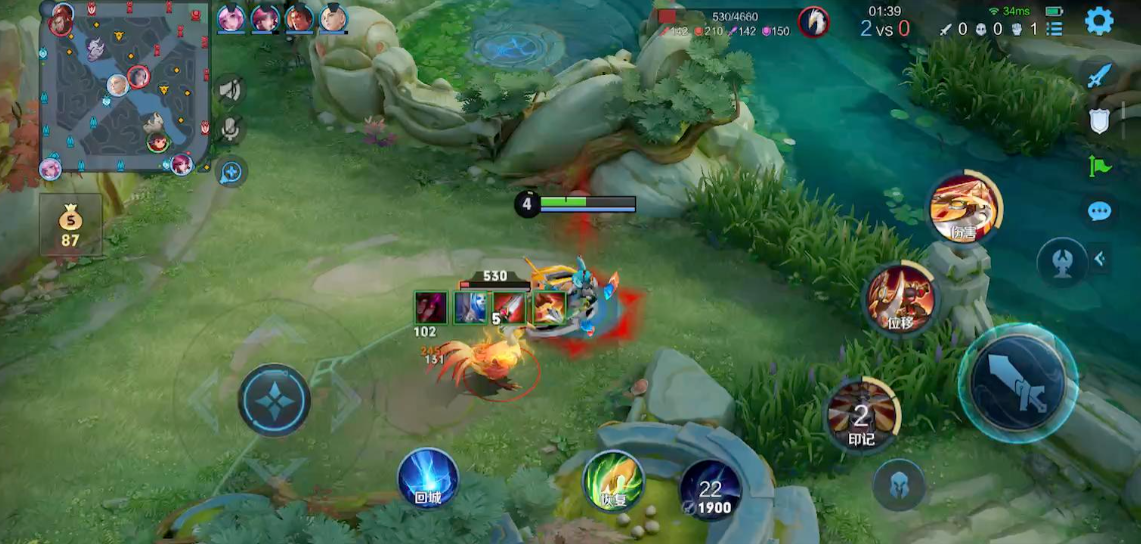
Task: Activate the 回城 recall ability
Action: [428, 478]
